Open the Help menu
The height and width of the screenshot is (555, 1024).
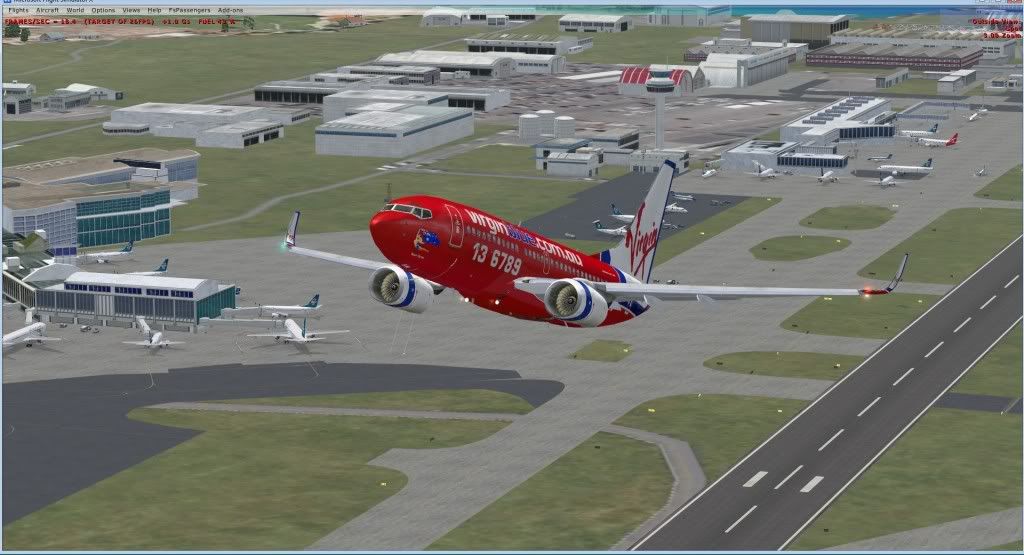click(x=154, y=10)
